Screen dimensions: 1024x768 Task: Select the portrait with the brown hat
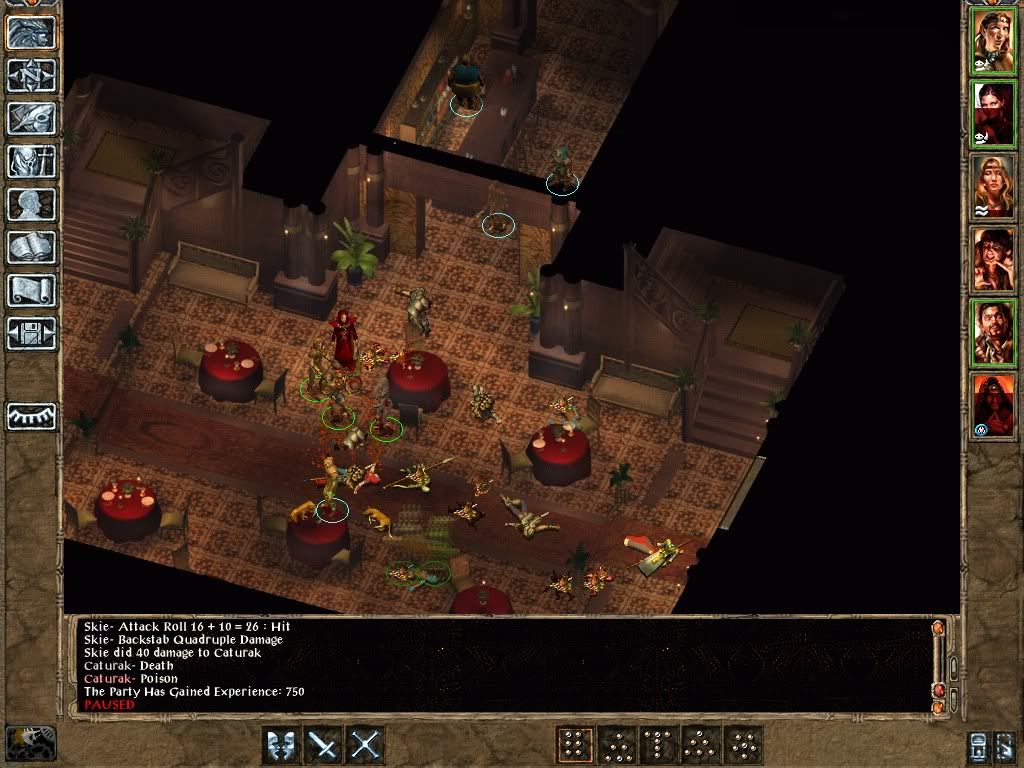pyautogui.click(x=994, y=259)
